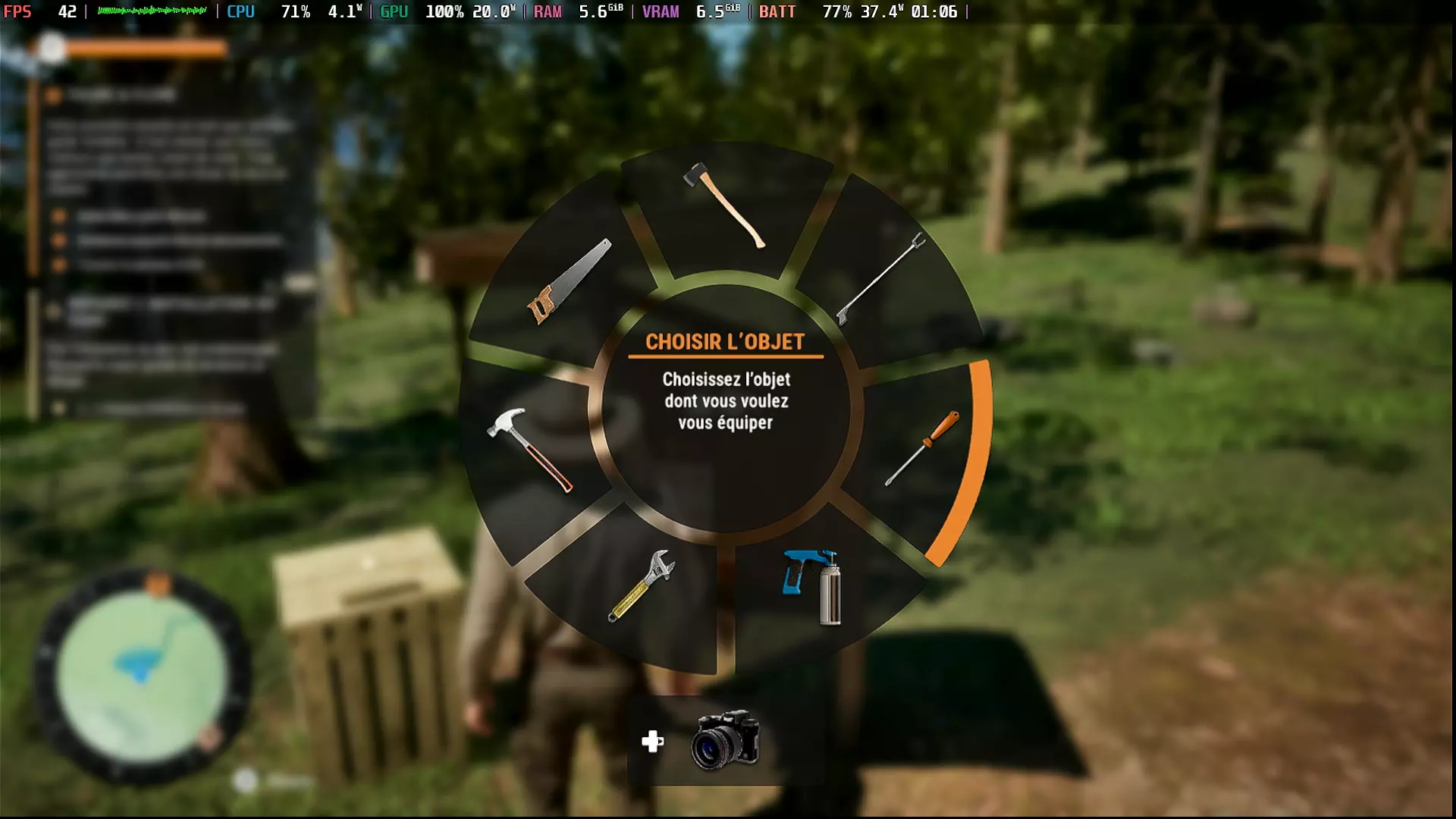1456x819 pixels.
Task: Click the white plus icon beside camera
Action: pyautogui.click(x=652, y=741)
